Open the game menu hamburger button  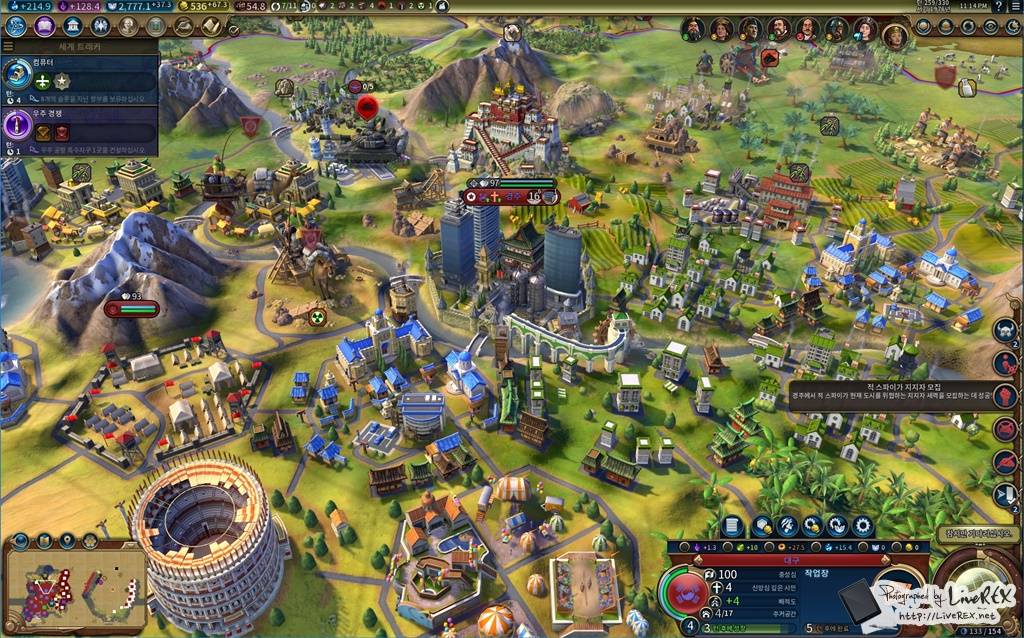tap(1016, 7)
